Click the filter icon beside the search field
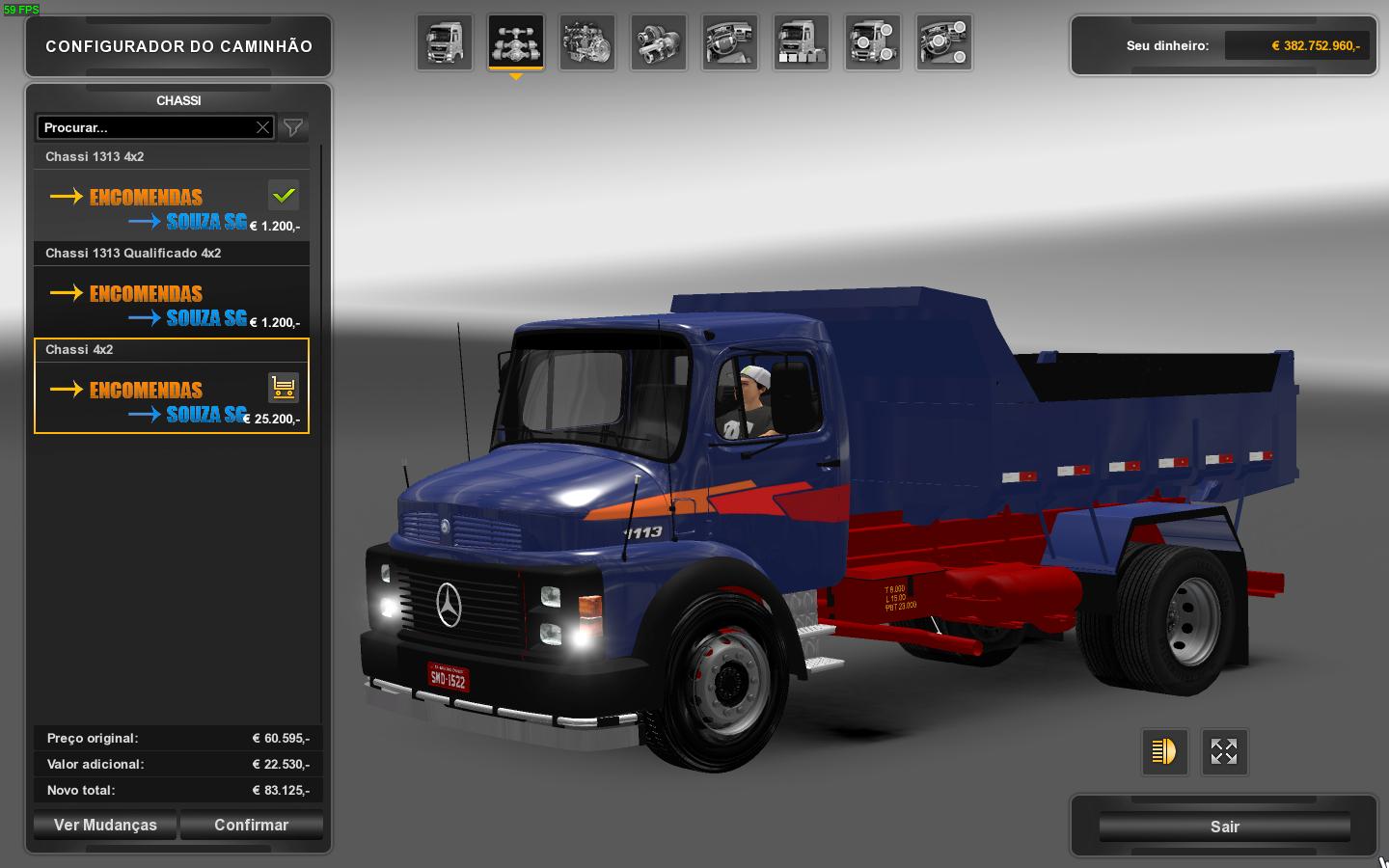 292,126
